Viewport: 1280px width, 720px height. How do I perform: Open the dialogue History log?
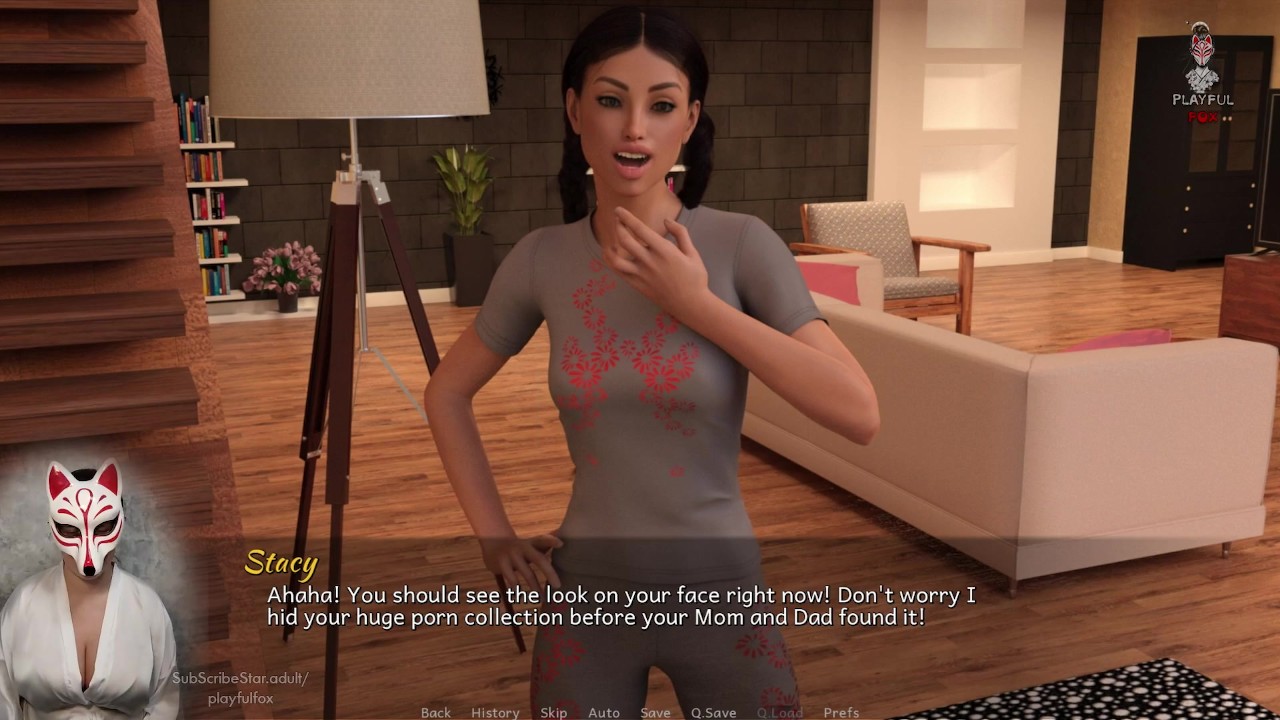click(x=495, y=712)
